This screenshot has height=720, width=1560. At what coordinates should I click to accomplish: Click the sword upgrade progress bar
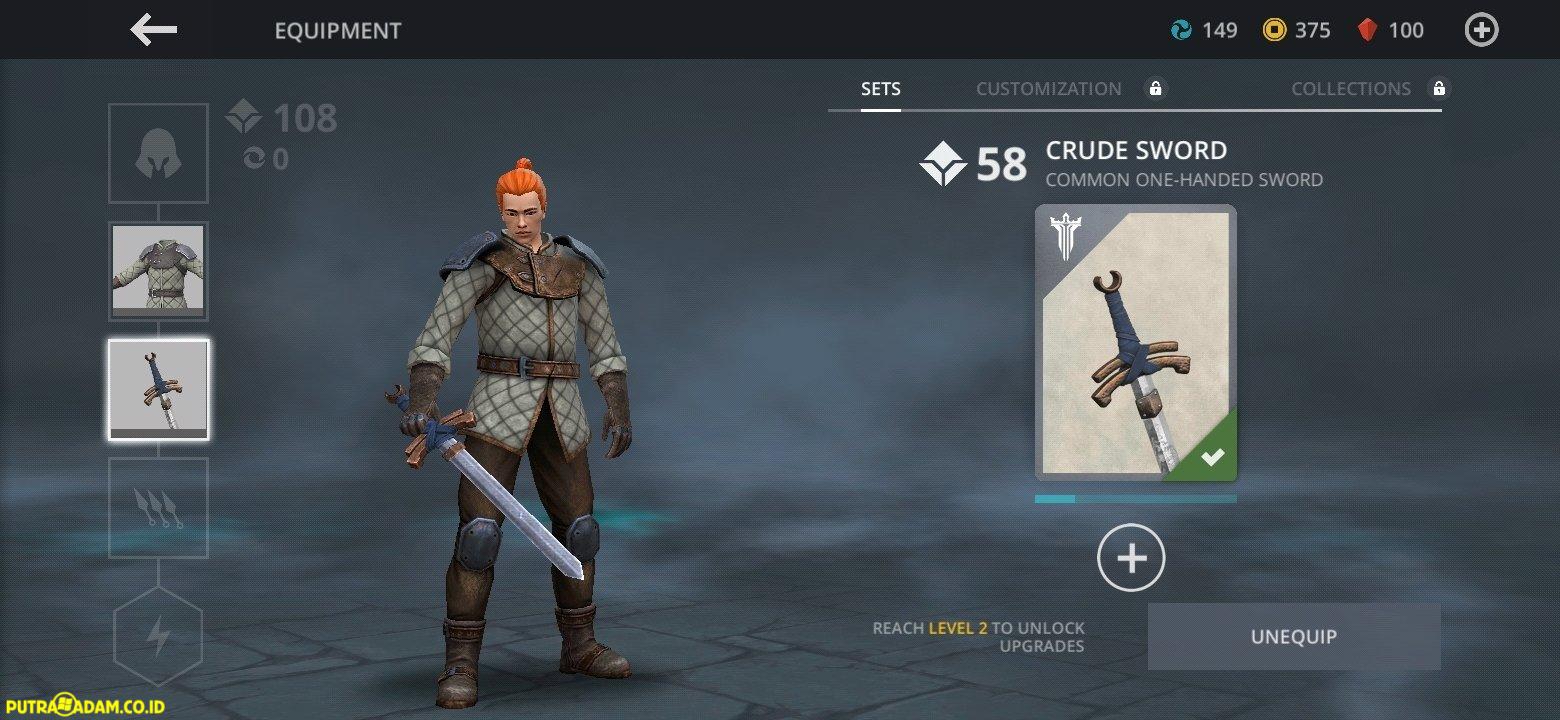point(1135,498)
